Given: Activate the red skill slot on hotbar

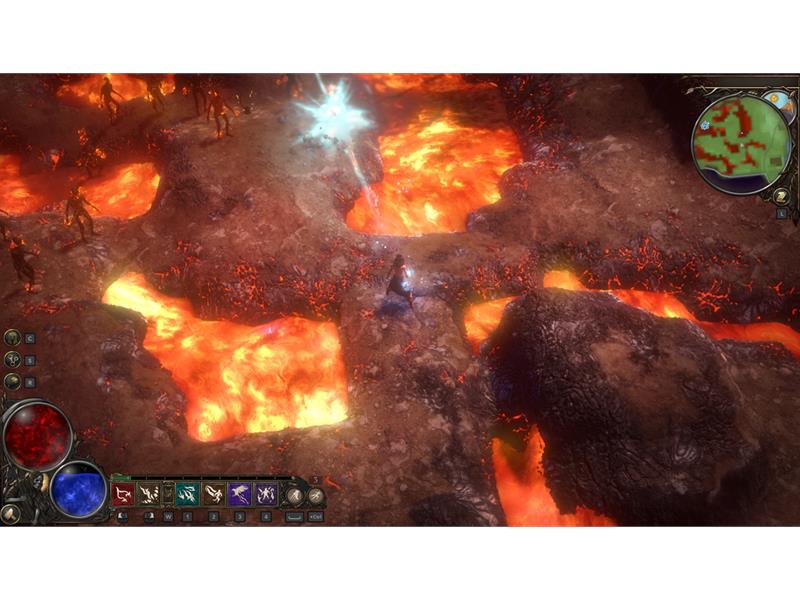Looking at the screenshot, I should (124, 494).
